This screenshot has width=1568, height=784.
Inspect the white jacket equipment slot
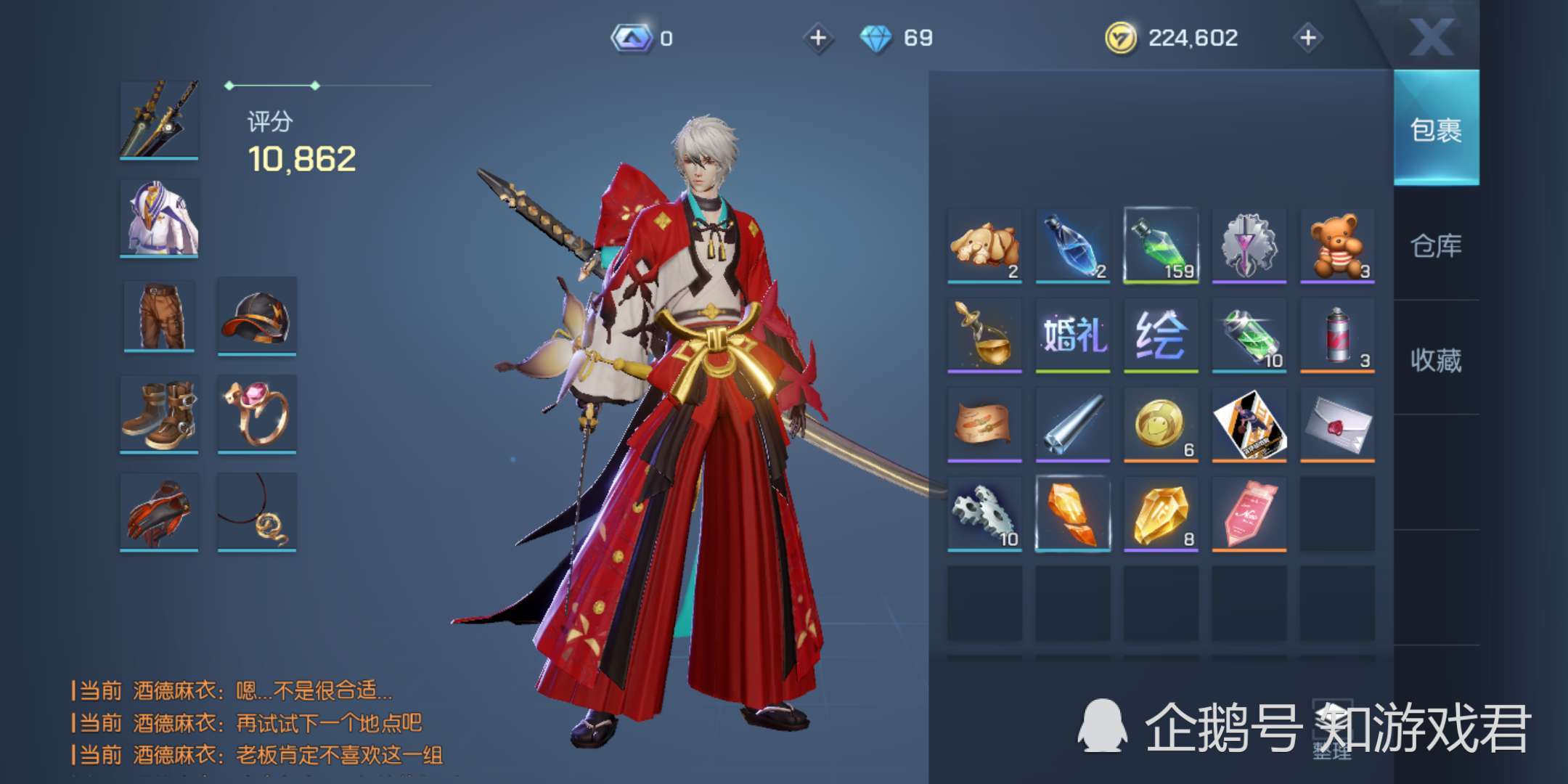pyautogui.click(x=160, y=218)
